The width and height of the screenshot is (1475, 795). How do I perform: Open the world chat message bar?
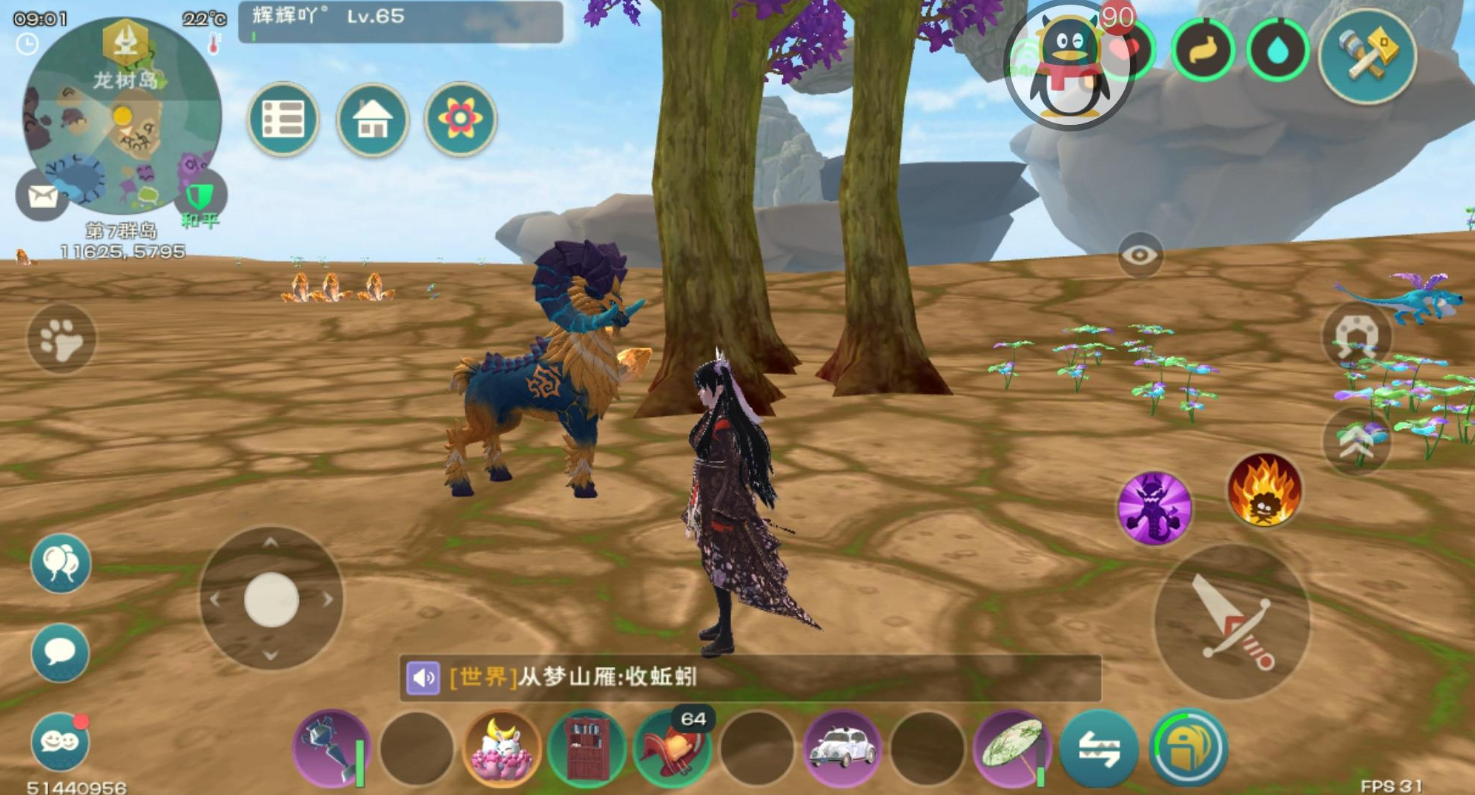750,678
